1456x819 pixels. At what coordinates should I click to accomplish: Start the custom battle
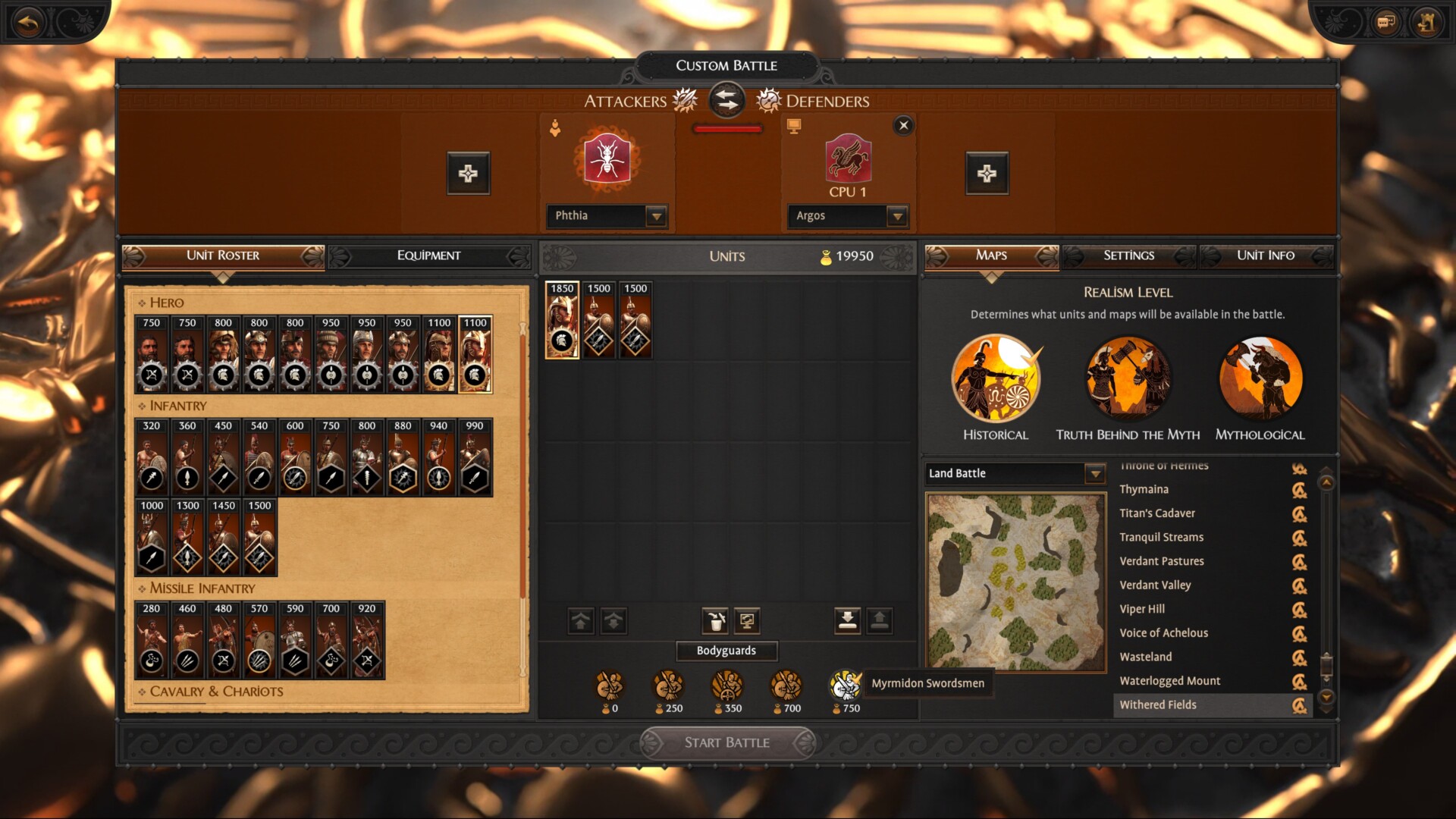pos(726,742)
